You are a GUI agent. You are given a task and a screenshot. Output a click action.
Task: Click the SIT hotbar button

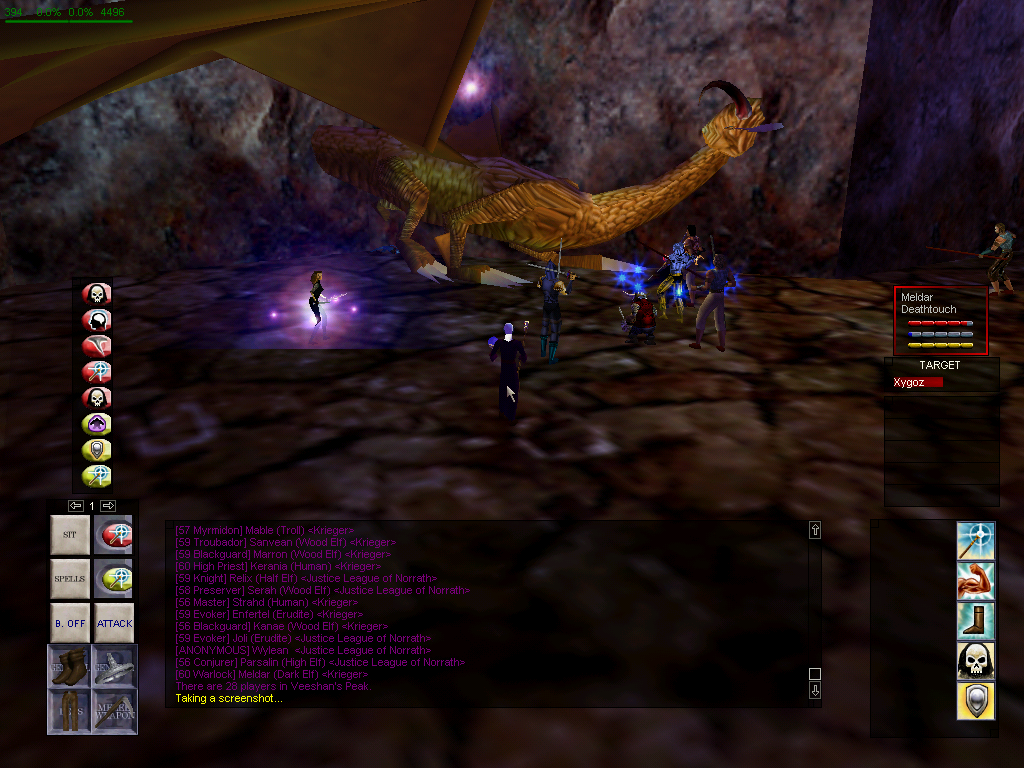(x=70, y=535)
